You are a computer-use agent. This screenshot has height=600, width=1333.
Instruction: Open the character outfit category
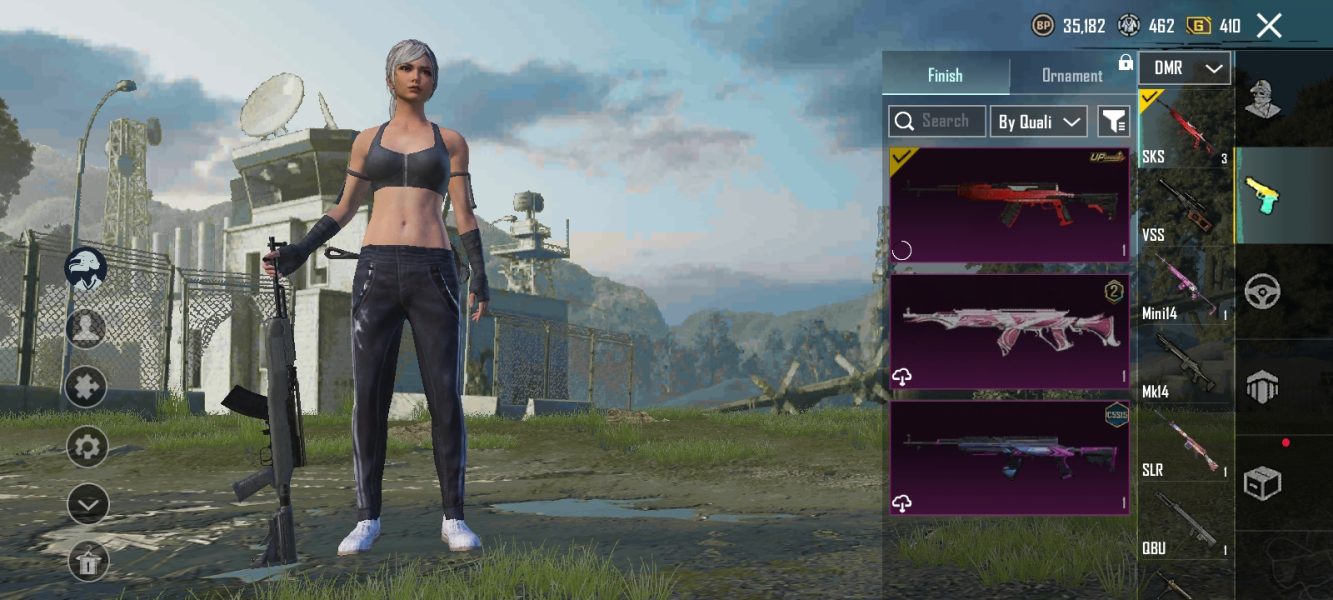coord(1263,98)
